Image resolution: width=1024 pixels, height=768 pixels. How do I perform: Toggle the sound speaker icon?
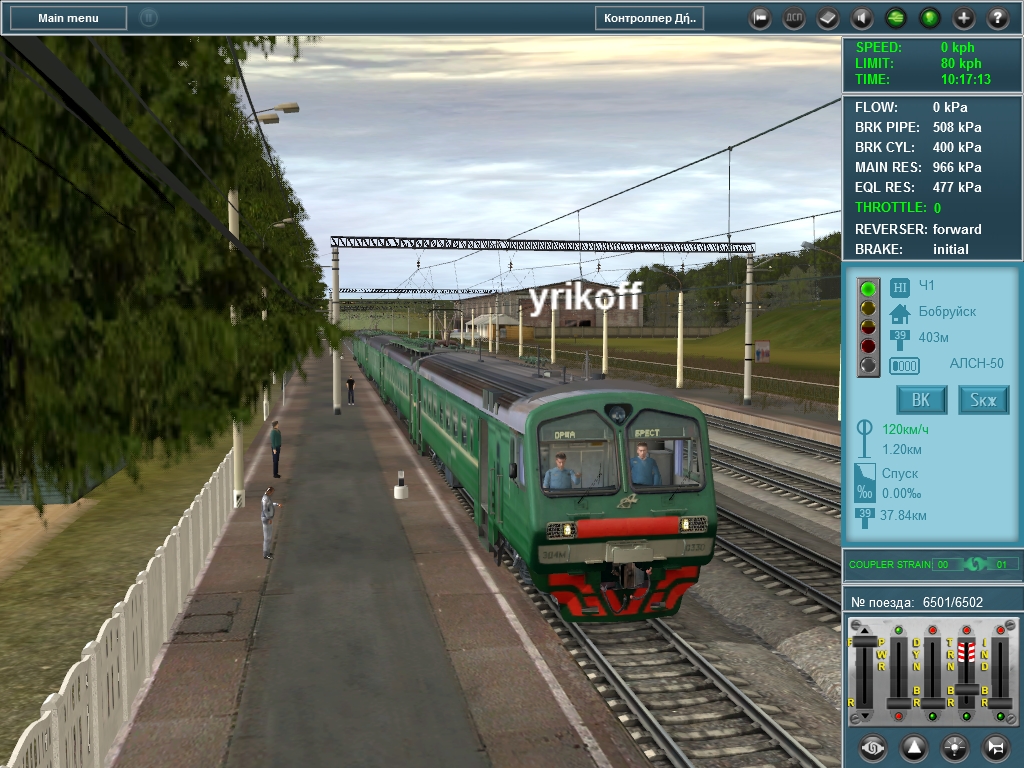[862, 18]
